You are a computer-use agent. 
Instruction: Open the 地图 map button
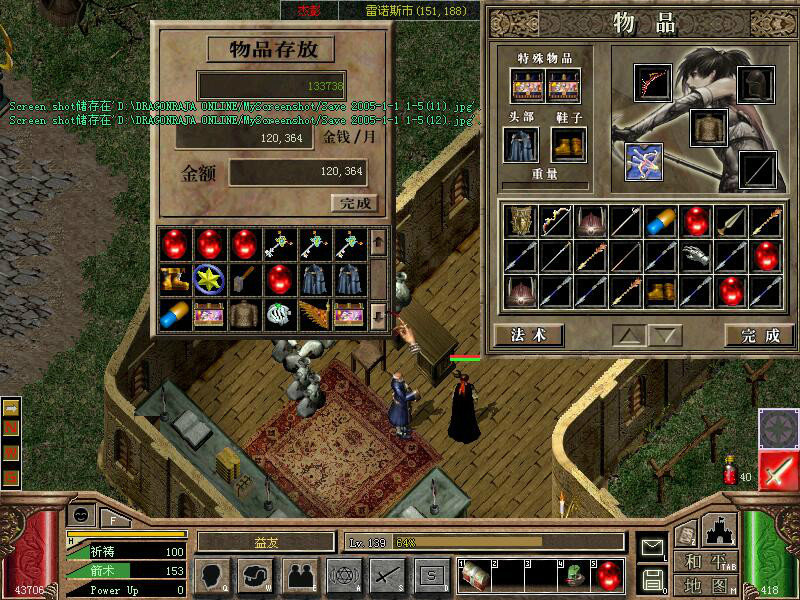click(704, 583)
